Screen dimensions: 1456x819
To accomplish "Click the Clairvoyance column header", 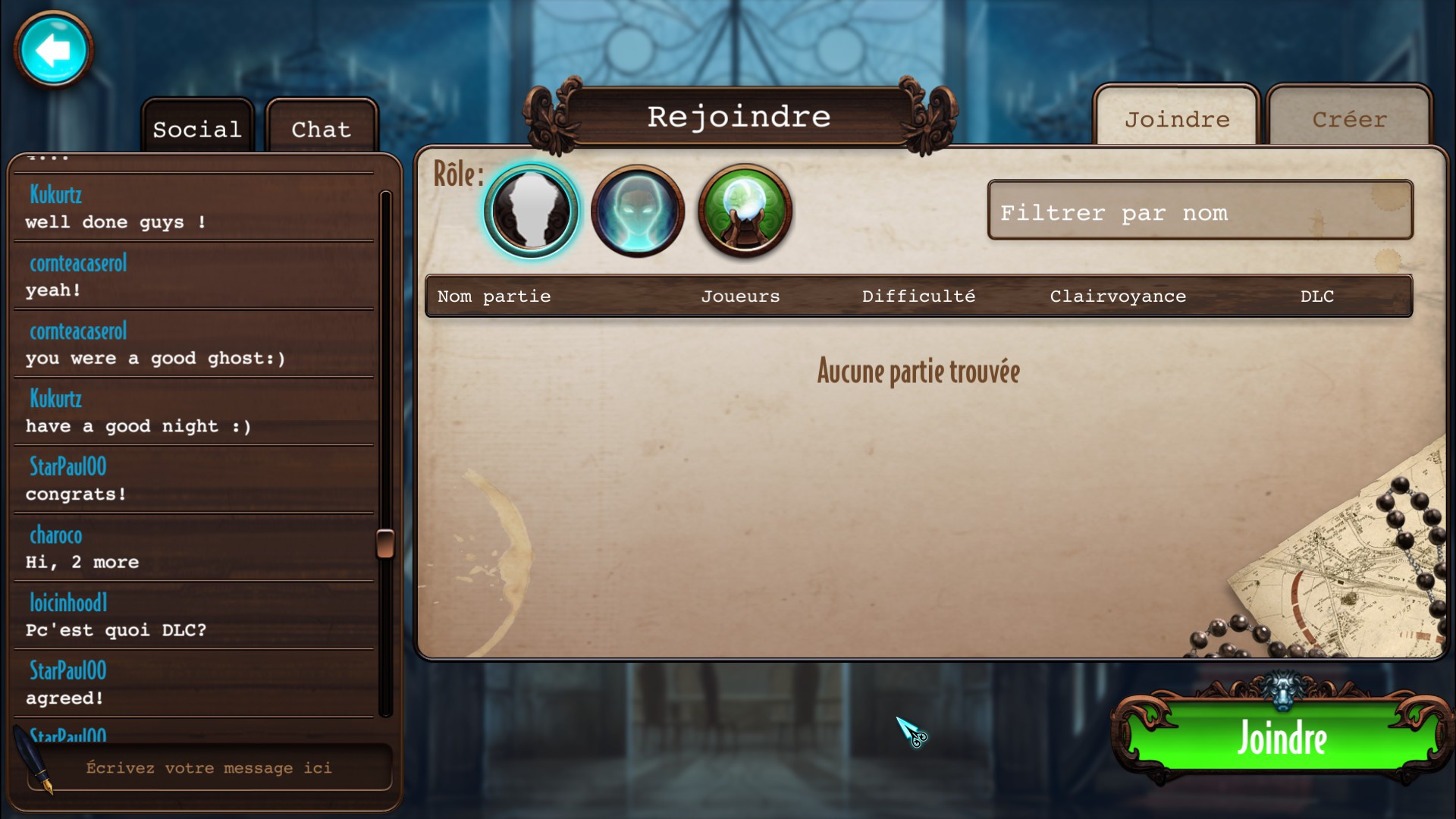I will [1118, 297].
